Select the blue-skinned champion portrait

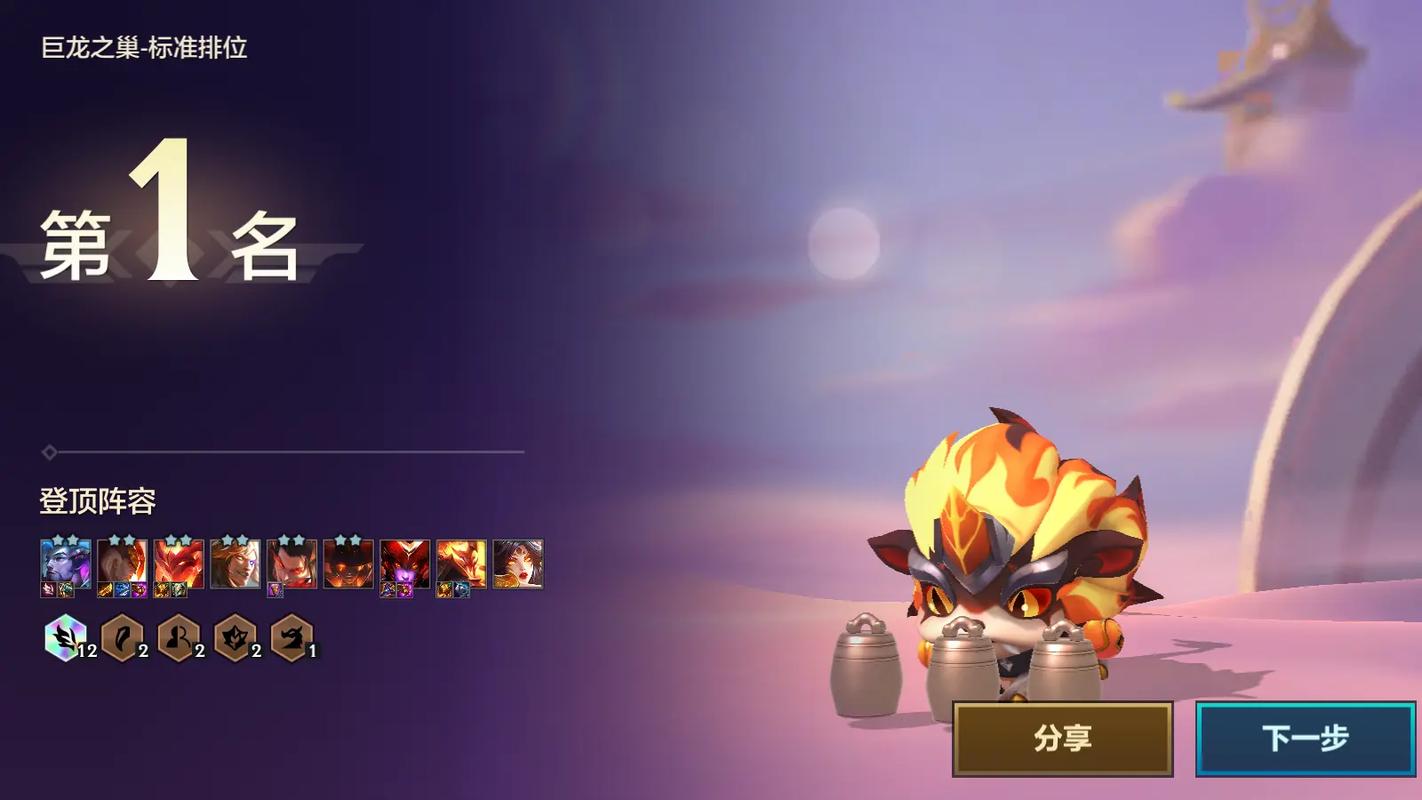tap(65, 563)
